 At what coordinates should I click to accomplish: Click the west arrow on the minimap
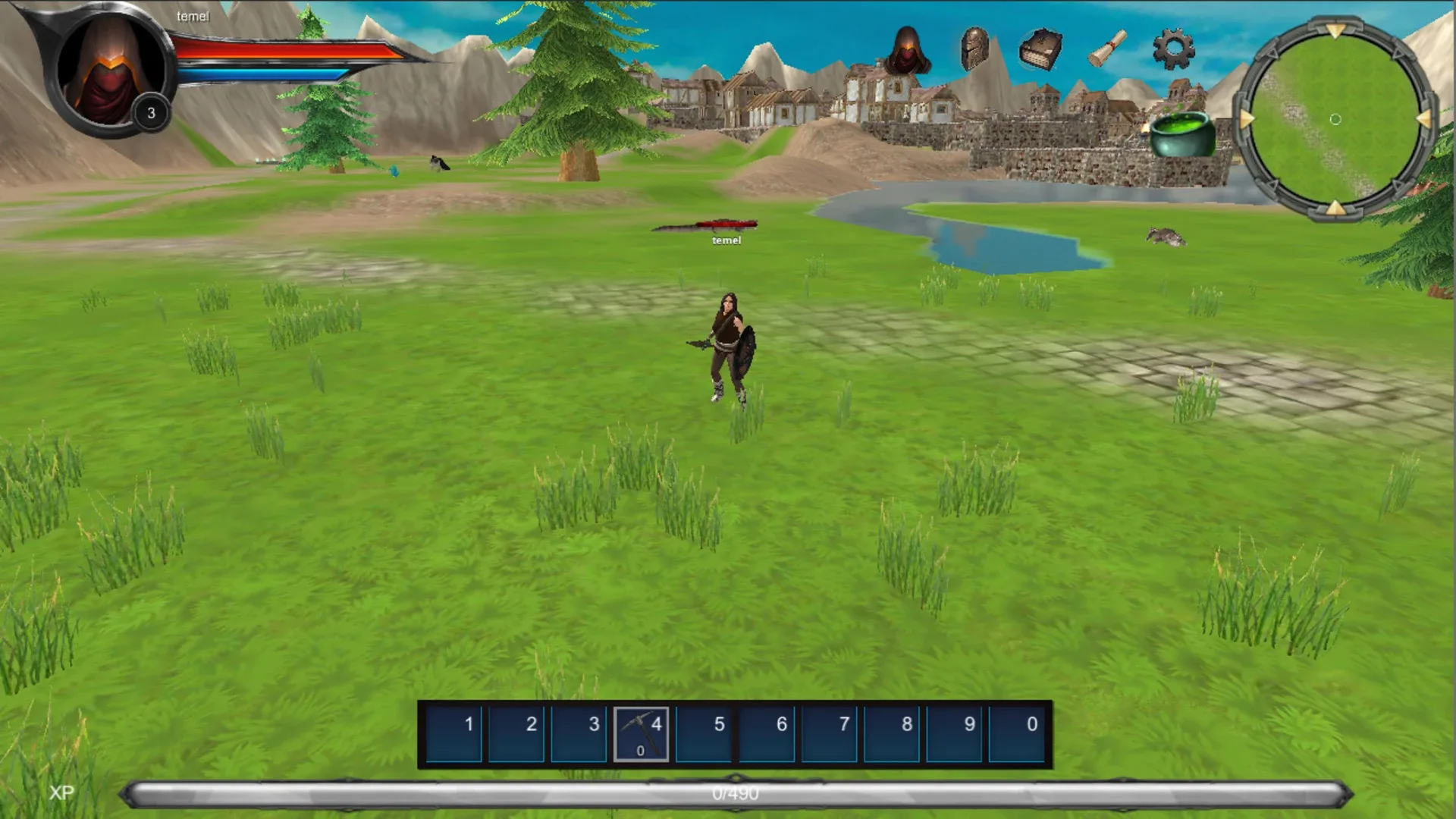[1245, 118]
